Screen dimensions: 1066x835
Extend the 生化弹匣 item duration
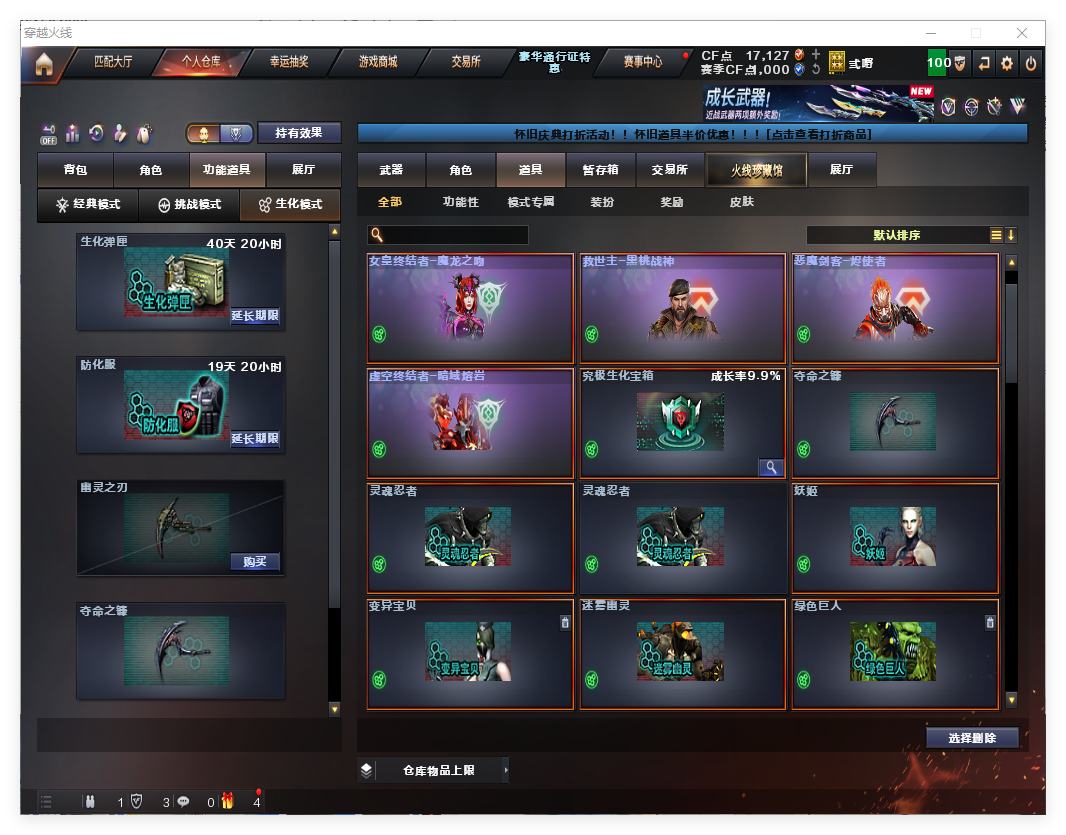coord(255,316)
